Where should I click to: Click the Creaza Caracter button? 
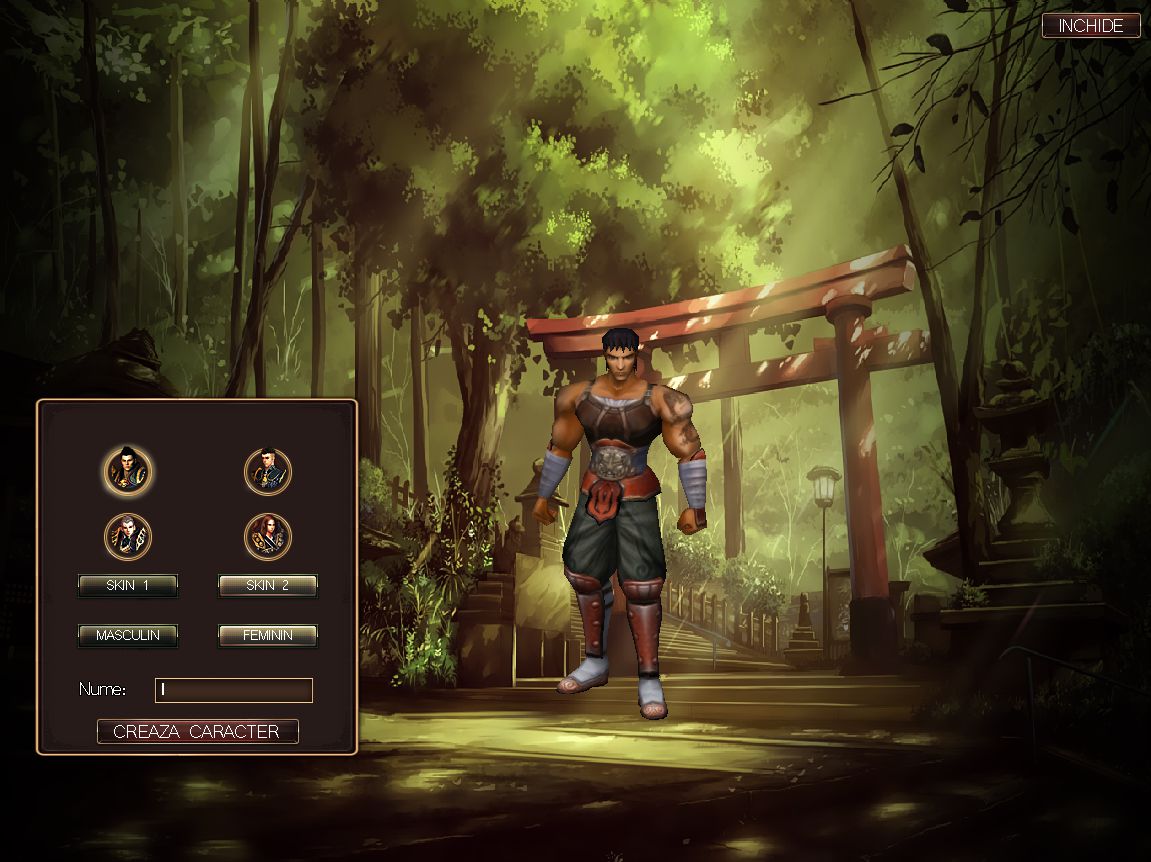click(x=197, y=732)
